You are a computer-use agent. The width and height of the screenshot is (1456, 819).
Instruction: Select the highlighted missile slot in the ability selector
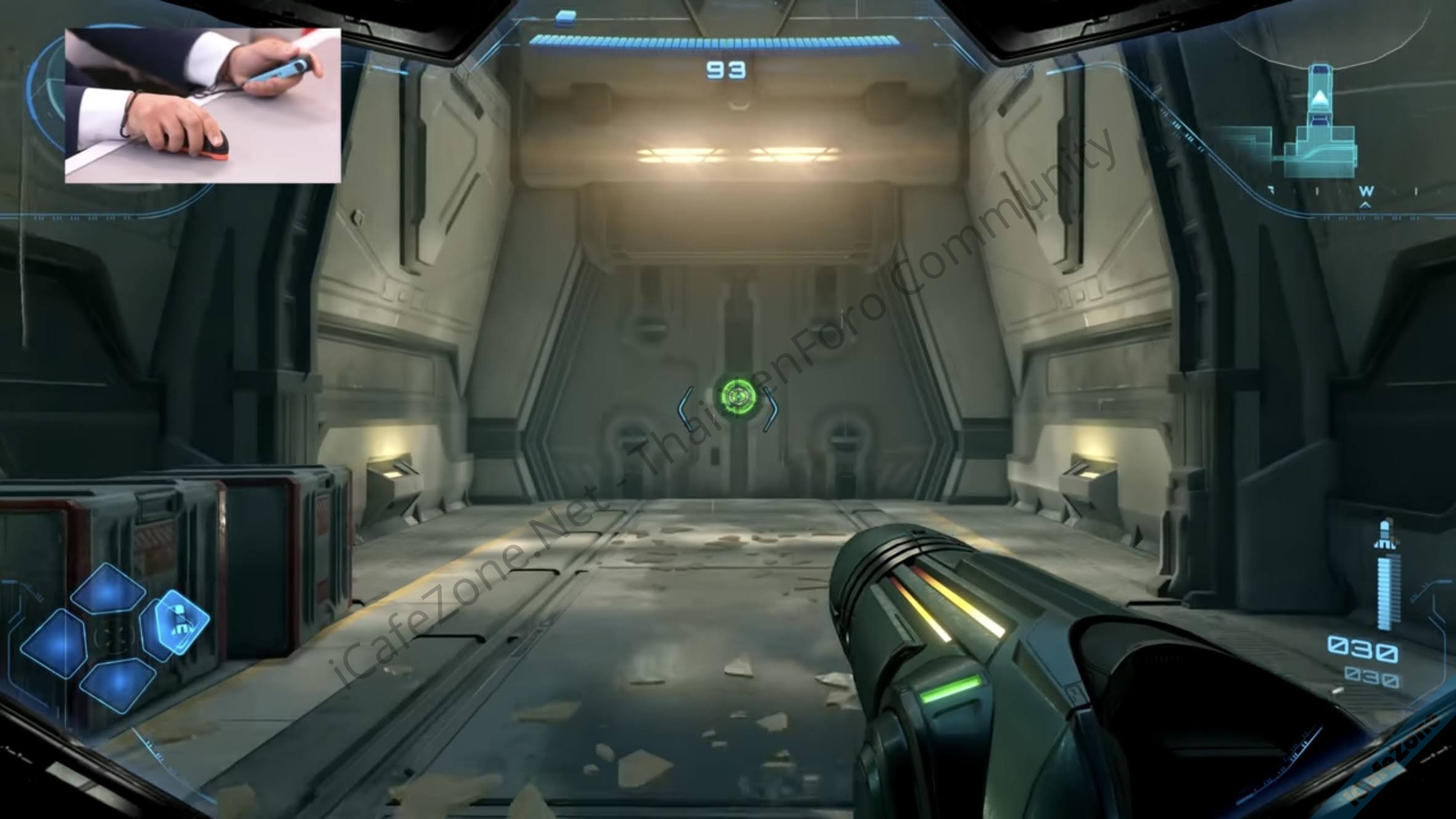pyautogui.click(x=180, y=621)
